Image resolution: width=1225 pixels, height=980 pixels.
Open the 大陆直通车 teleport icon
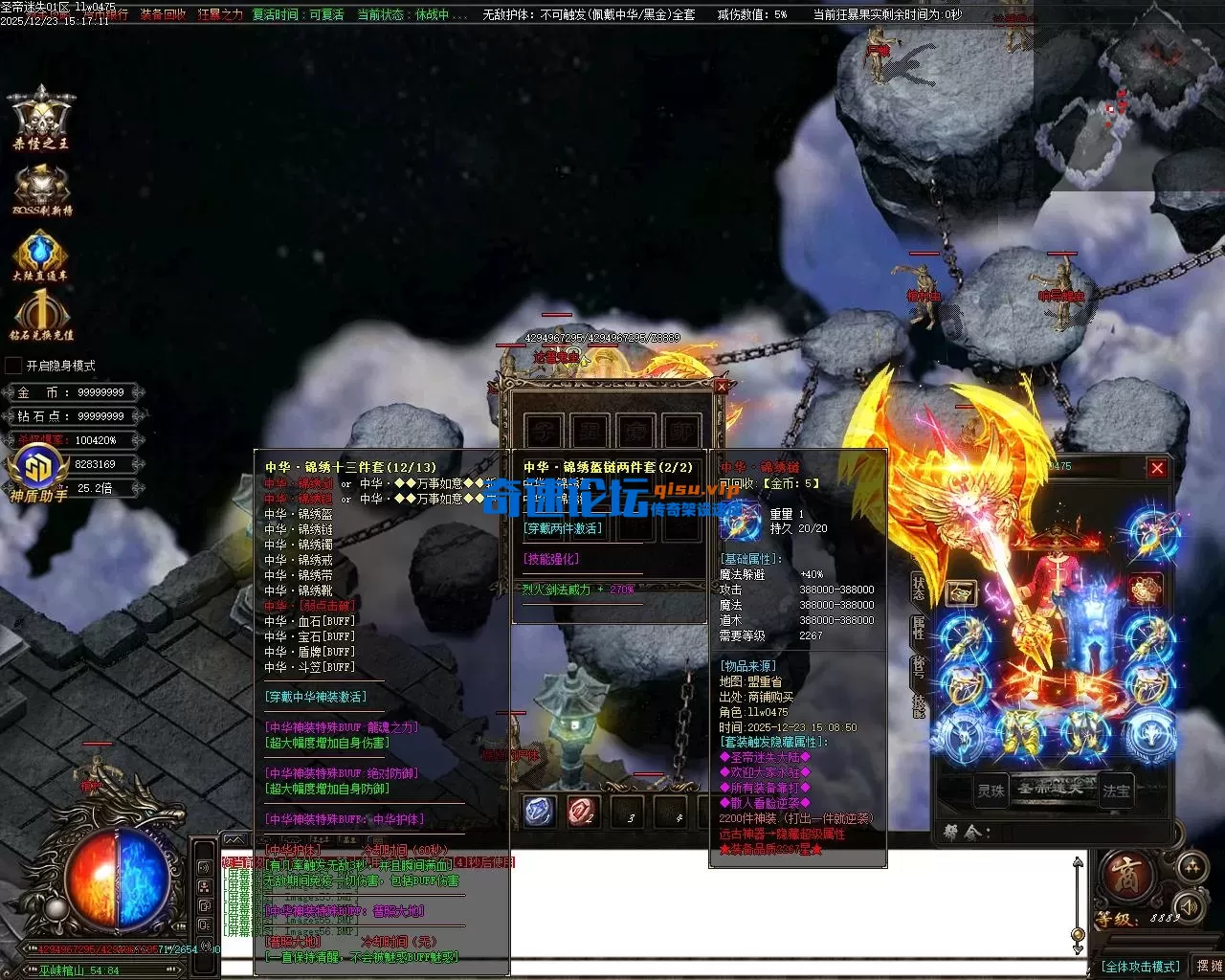(x=40, y=255)
